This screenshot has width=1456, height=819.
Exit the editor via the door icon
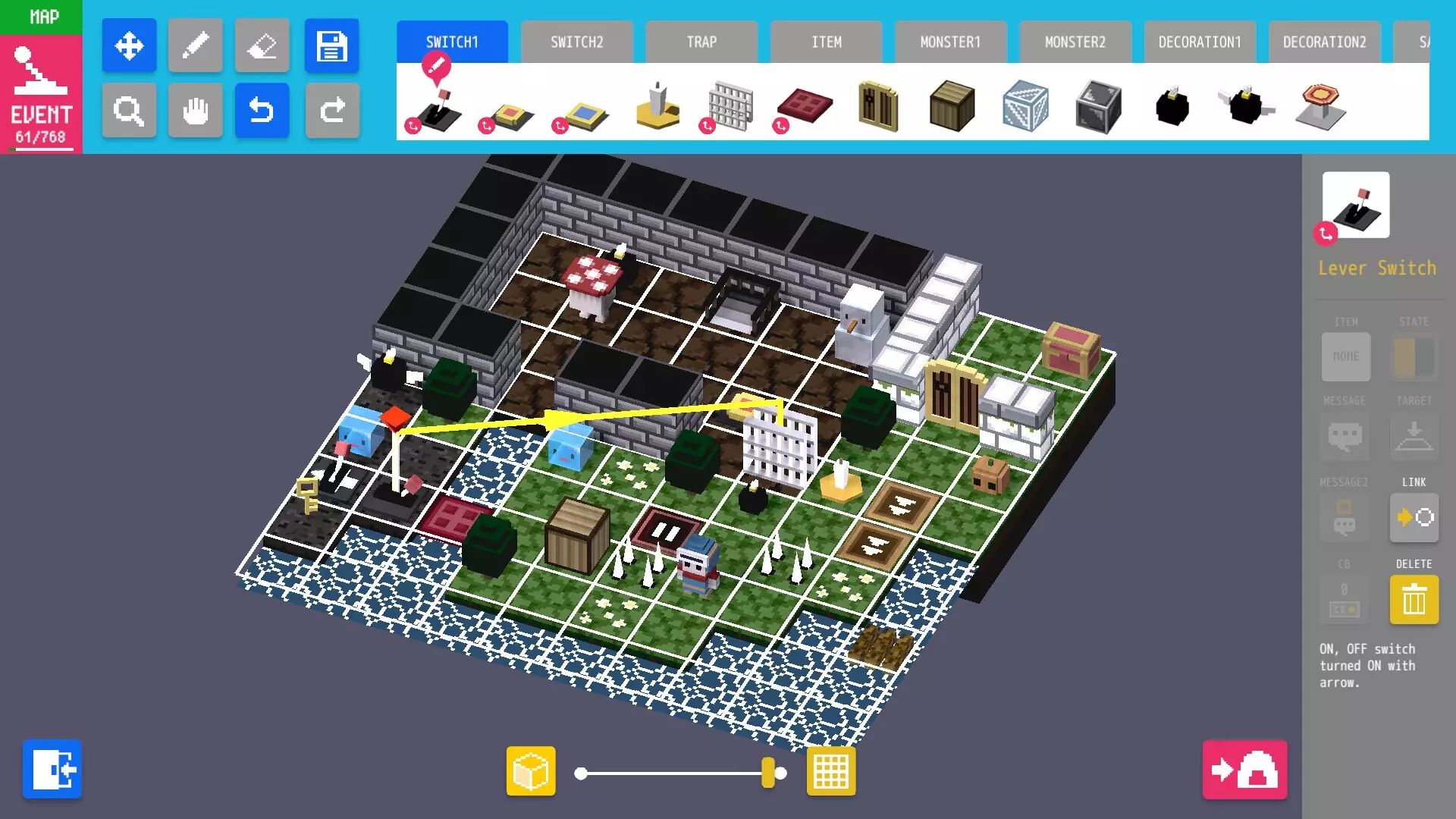(x=52, y=769)
